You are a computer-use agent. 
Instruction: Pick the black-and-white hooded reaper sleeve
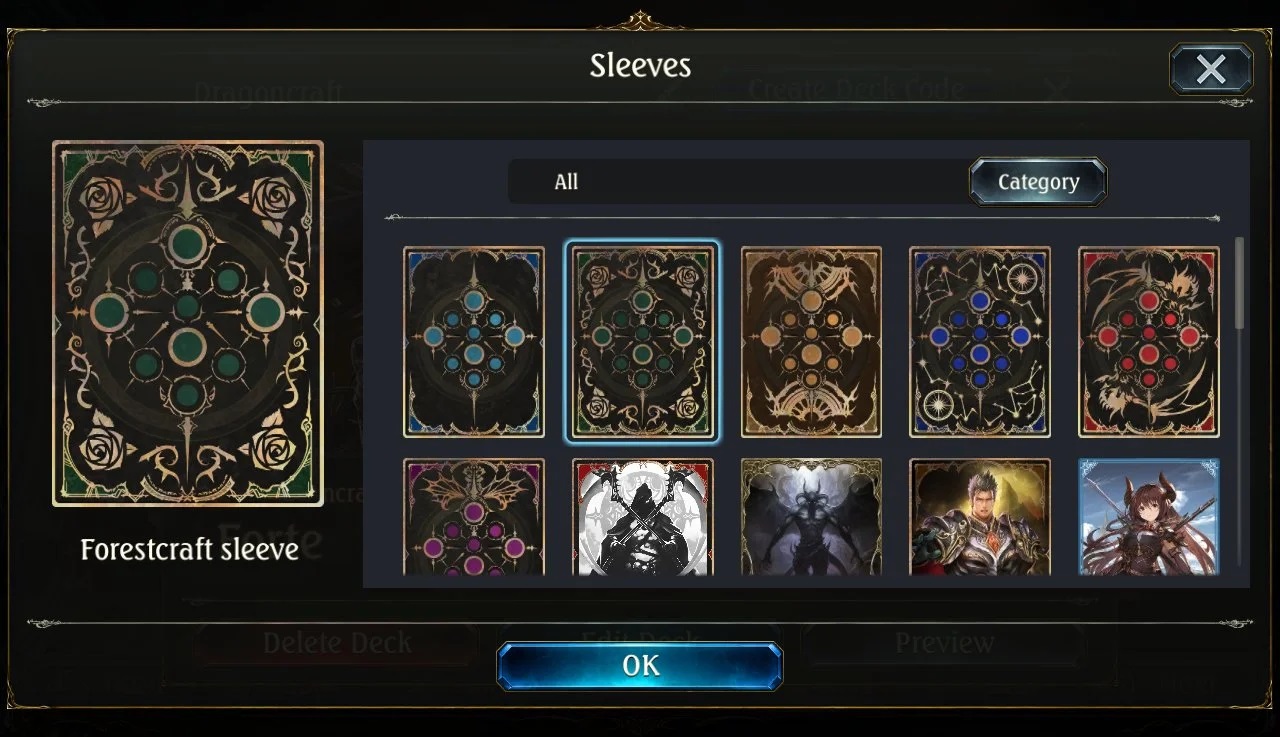(x=642, y=517)
